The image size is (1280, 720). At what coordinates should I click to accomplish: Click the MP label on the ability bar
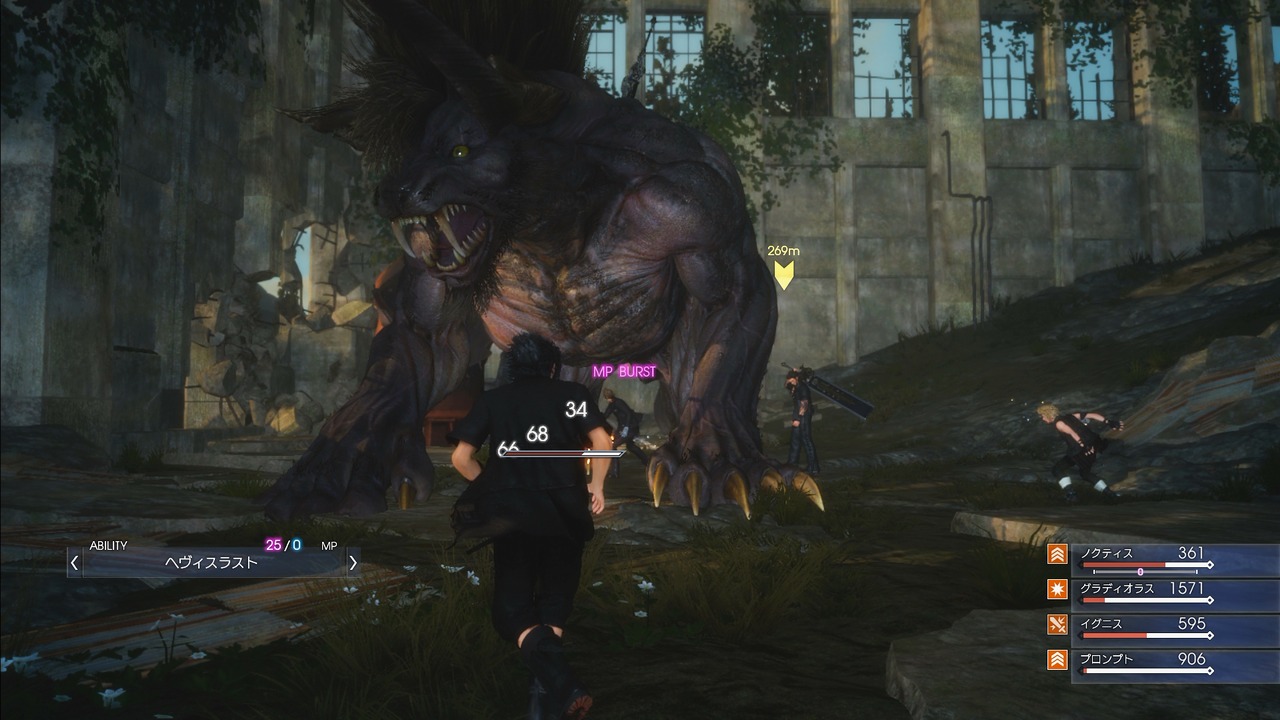tap(329, 545)
